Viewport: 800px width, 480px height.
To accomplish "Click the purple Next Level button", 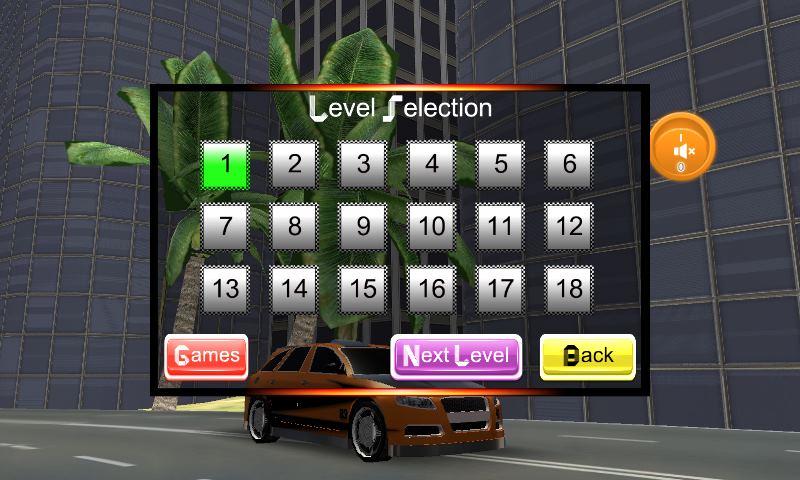I will pyautogui.click(x=456, y=356).
